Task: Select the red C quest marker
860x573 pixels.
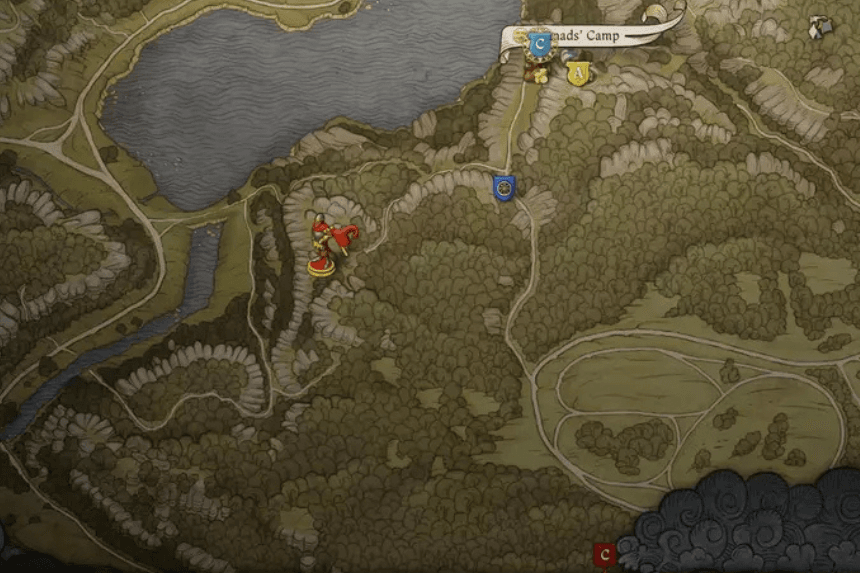Action: 604,555
